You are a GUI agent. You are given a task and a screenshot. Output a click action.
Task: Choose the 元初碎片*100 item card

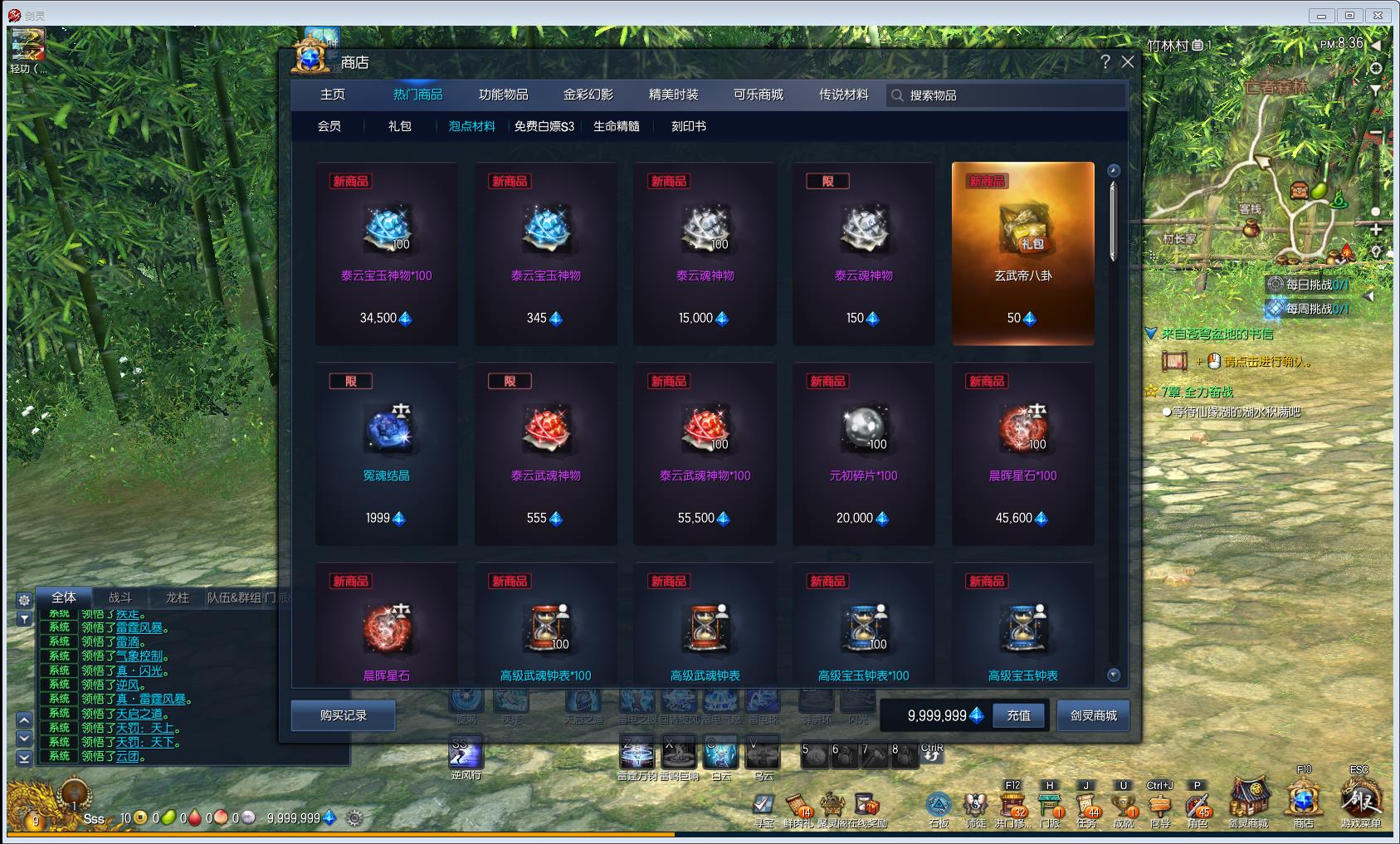point(863,453)
